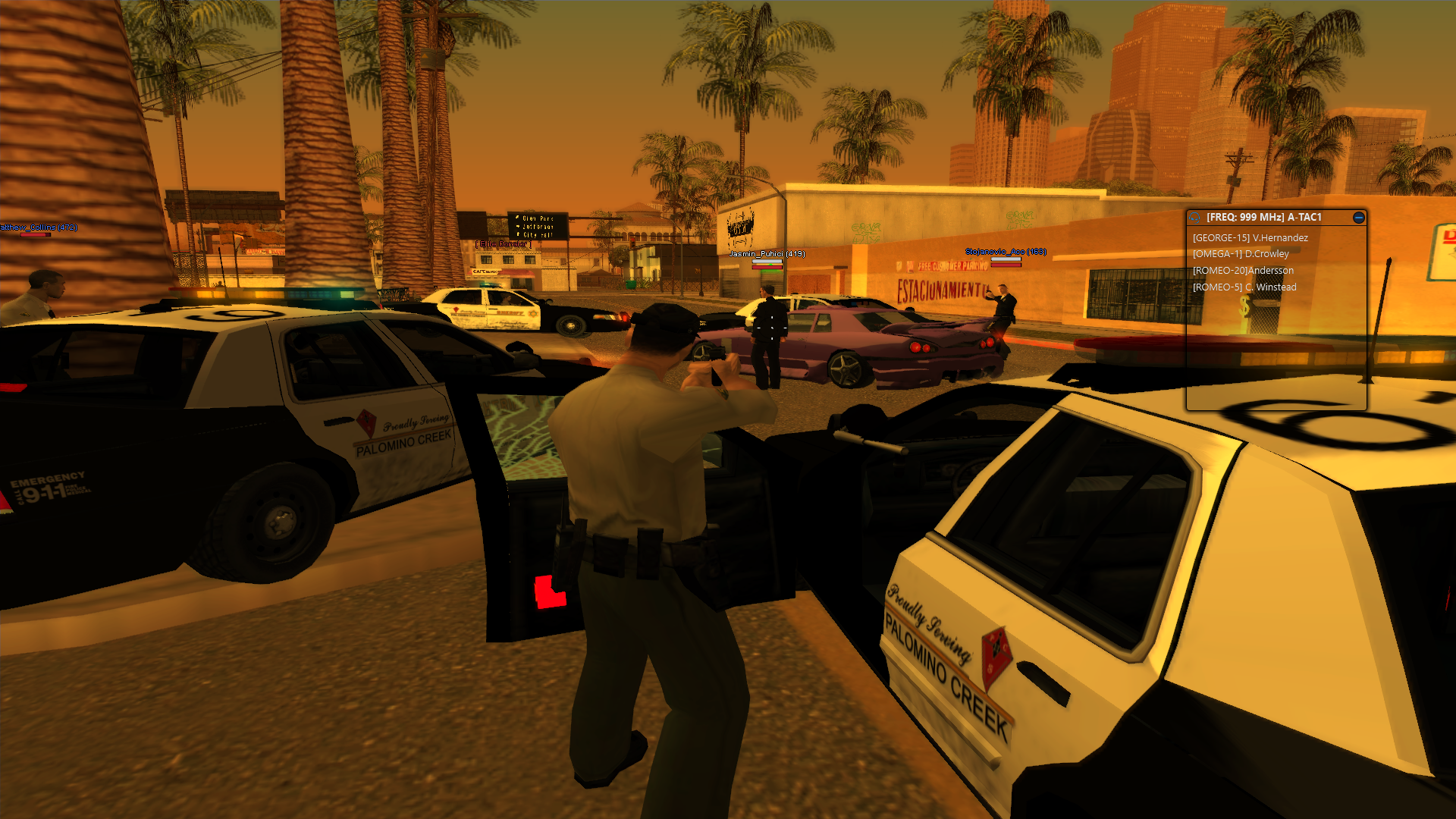Expand the Jefferson entry on the road sign
1456x819 pixels.
(x=538, y=227)
